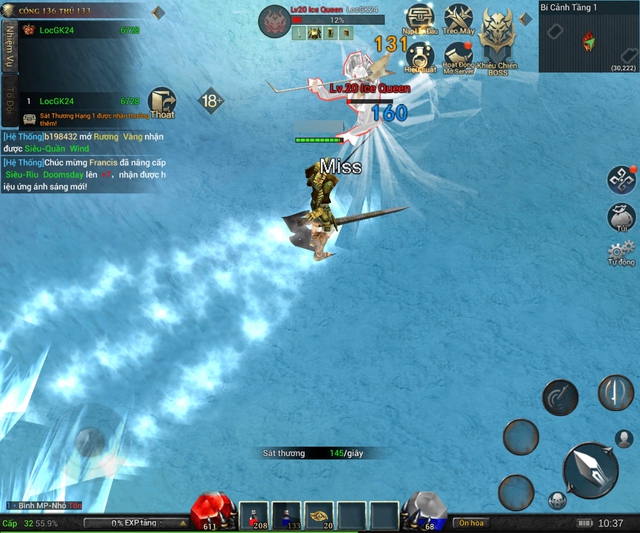Tap the Thoát exit button
Image resolution: width=640 pixels, height=533 pixels.
point(162,102)
